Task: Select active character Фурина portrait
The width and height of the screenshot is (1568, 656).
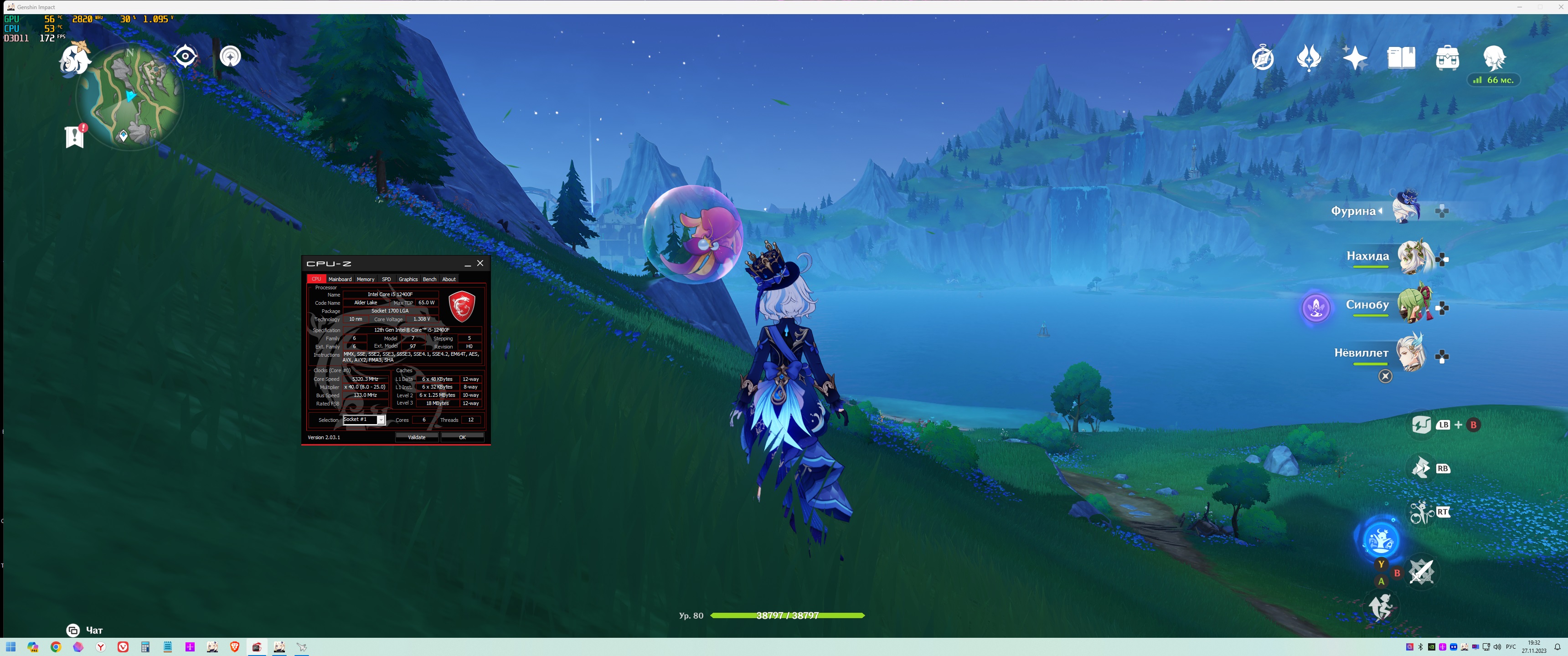Action: 1406,208
